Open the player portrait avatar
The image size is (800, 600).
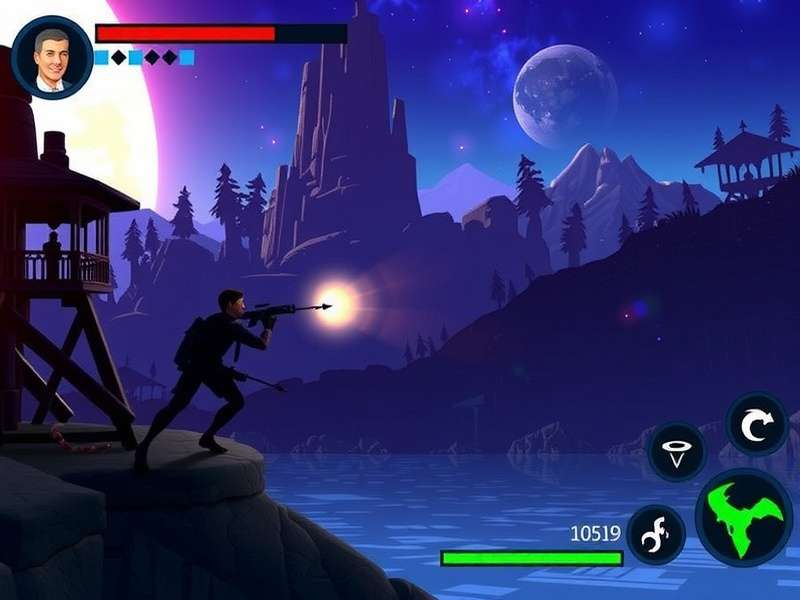click(x=52, y=57)
